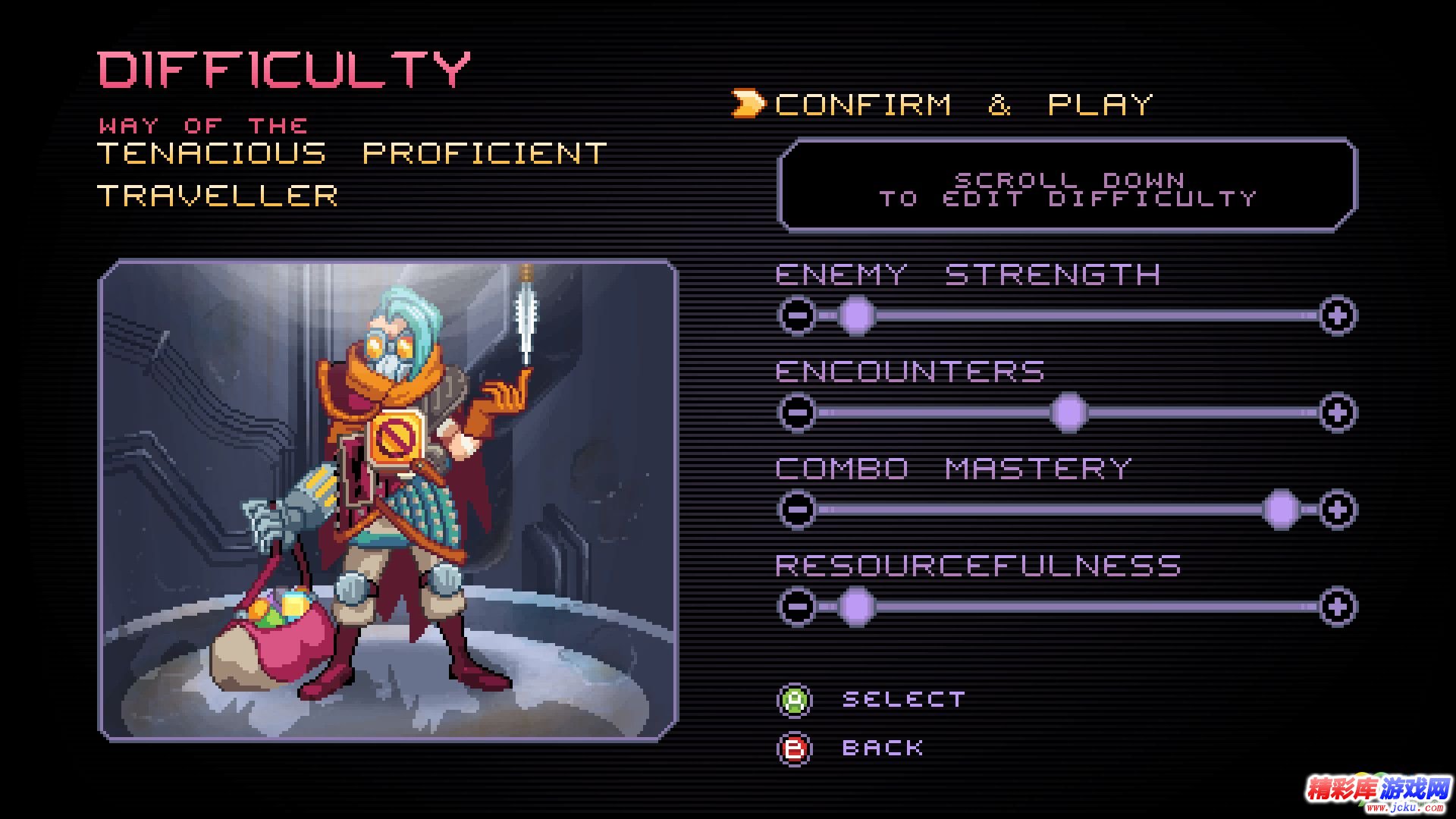Increase Resourcefulness with plus button
The height and width of the screenshot is (819, 1456).
[x=1337, y=607]
